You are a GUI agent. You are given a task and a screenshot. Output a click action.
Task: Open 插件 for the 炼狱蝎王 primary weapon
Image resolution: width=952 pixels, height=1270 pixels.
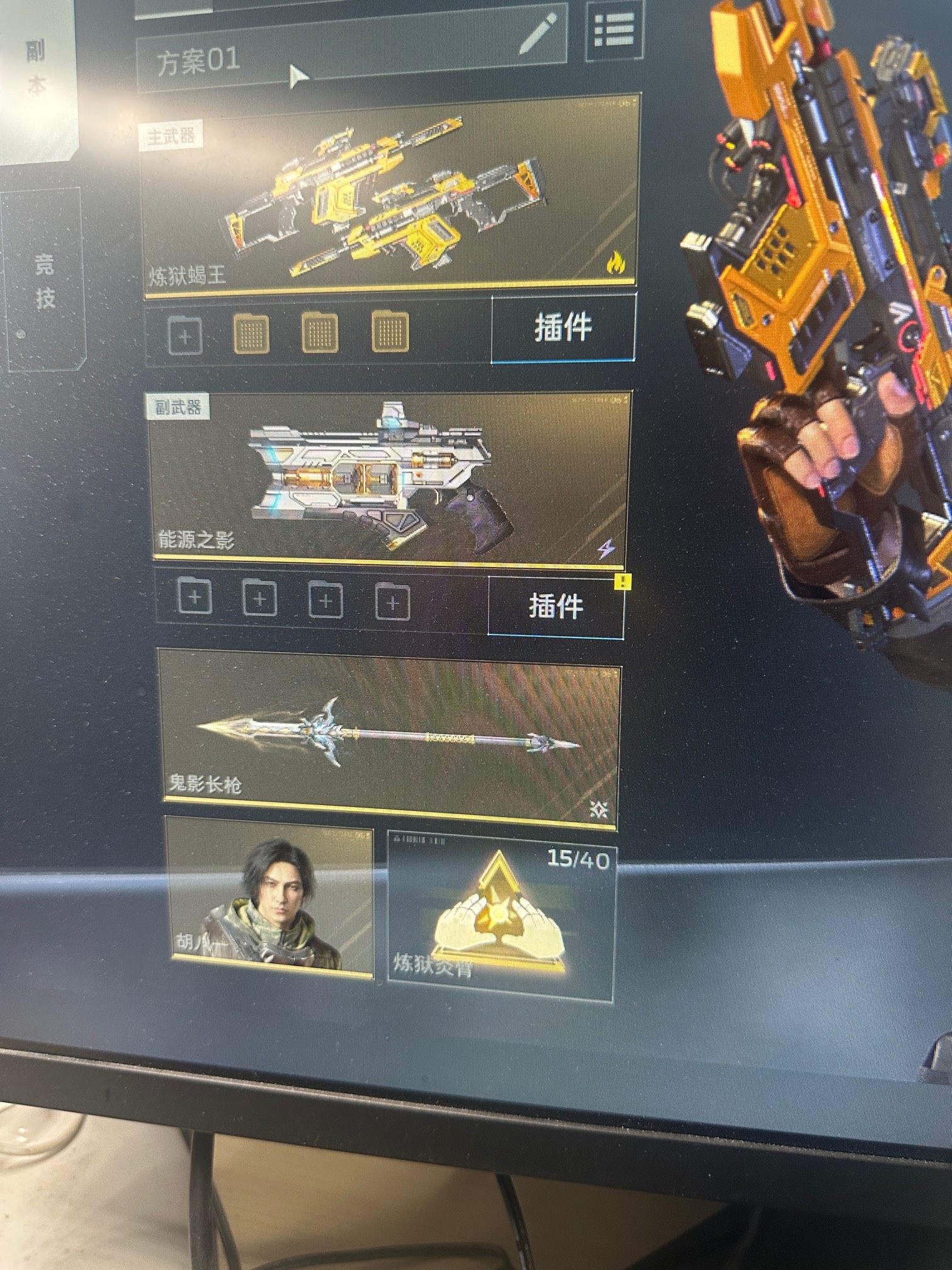coord(562,328)
